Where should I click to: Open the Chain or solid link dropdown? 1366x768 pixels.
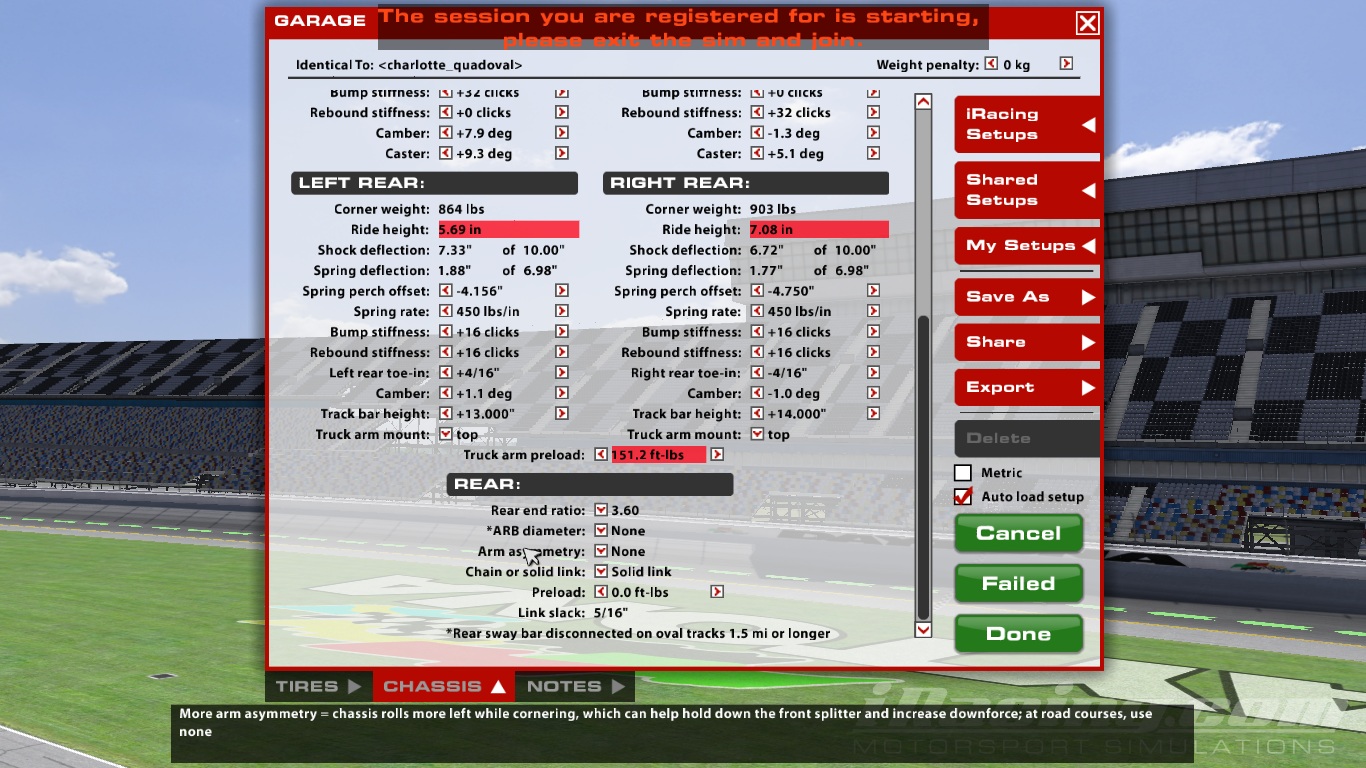pyautogui.click(x=601, y=572)
